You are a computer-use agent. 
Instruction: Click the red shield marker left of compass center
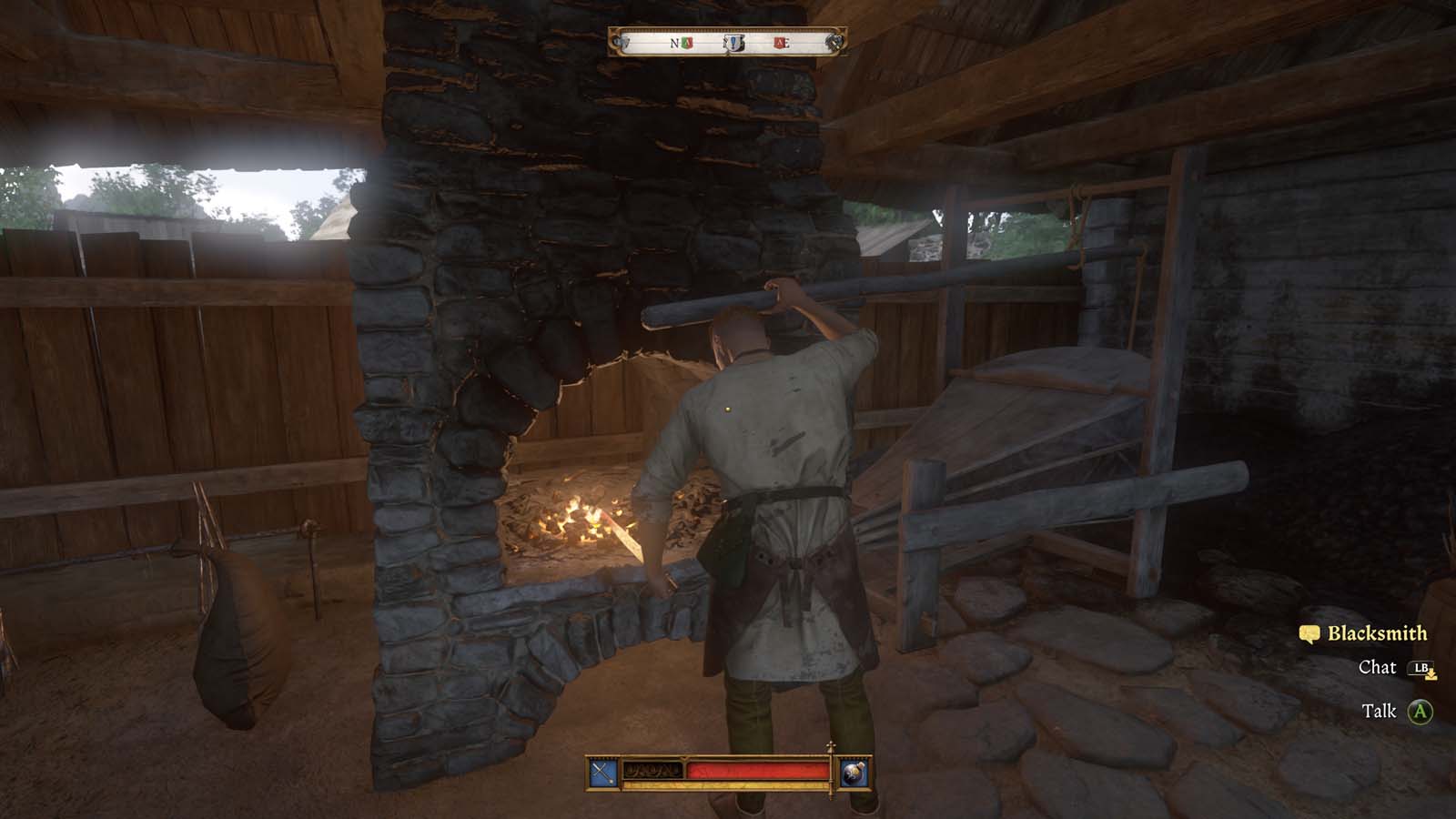point(688,43)
